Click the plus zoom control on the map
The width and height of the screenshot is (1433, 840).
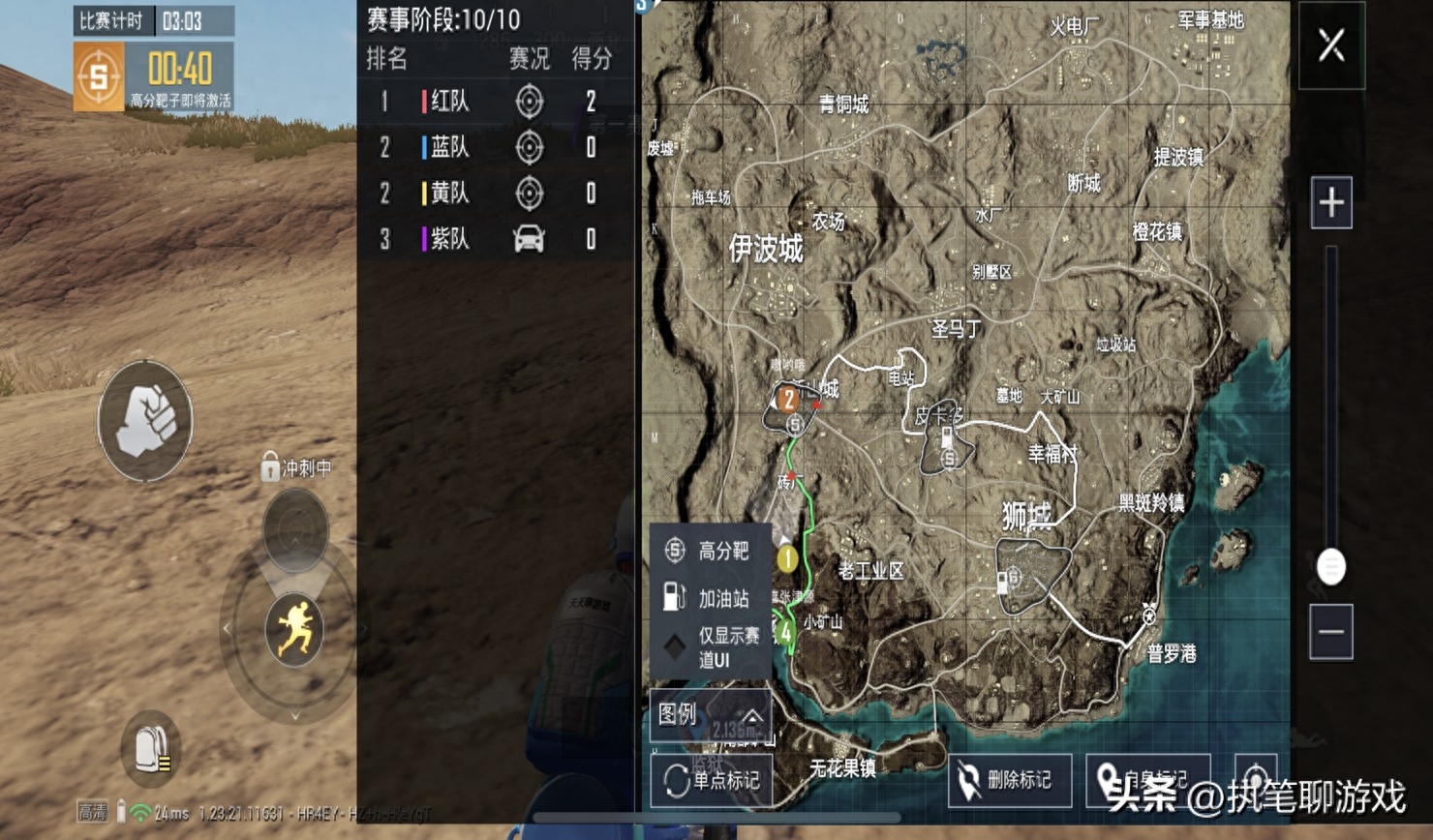[1330, 203]
